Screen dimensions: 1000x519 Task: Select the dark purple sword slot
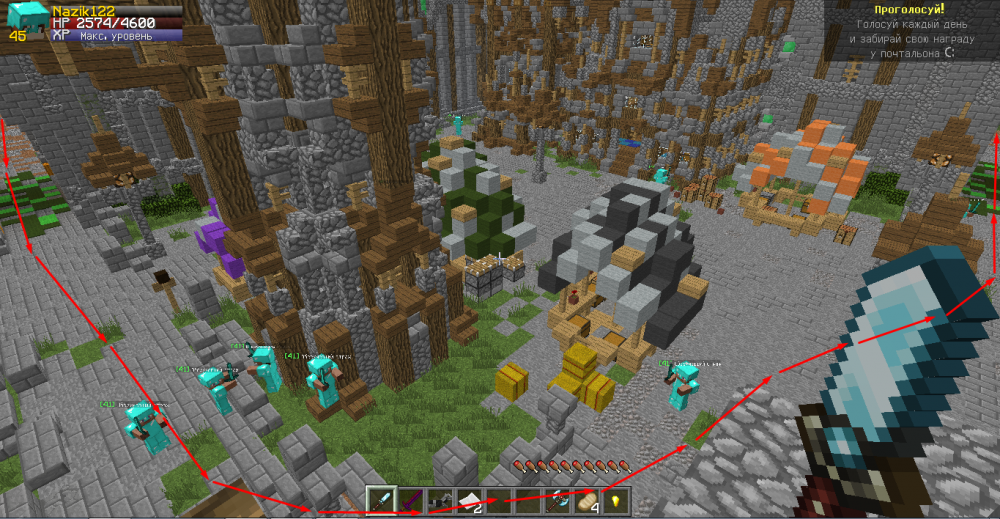click(410, 500)
